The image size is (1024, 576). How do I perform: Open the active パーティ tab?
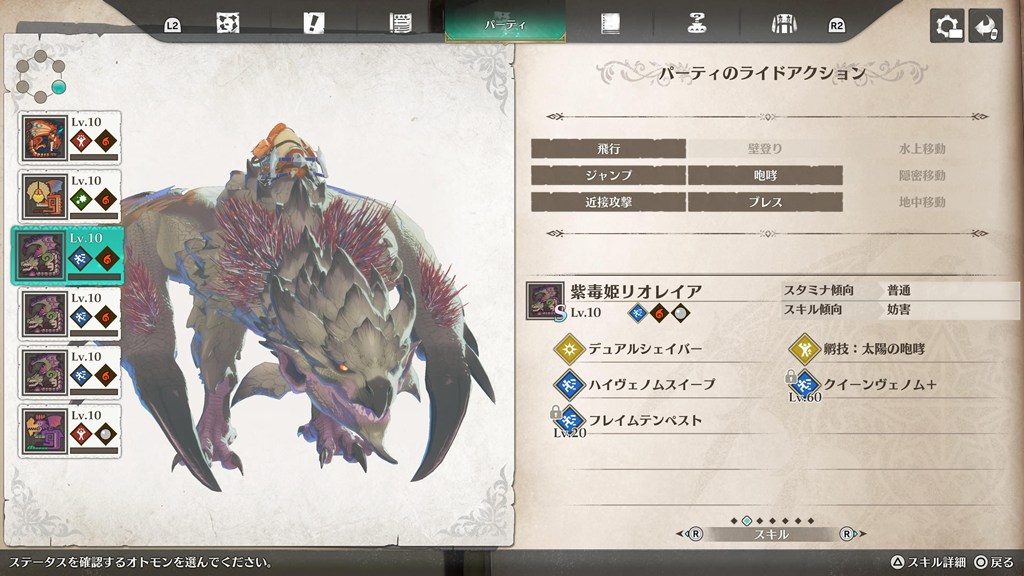505,23
